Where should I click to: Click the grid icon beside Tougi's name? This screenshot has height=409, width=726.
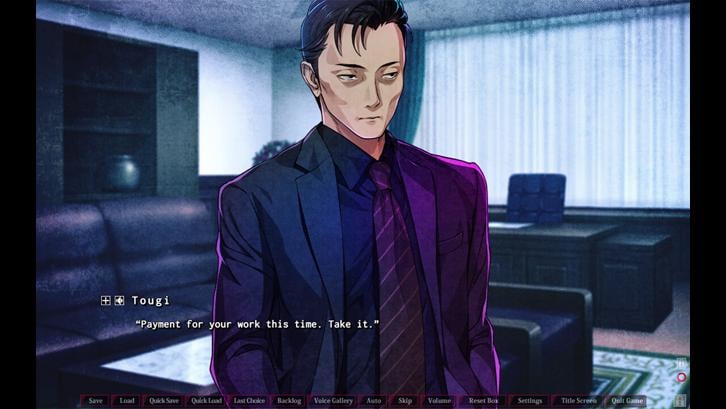tap(105, 300)
